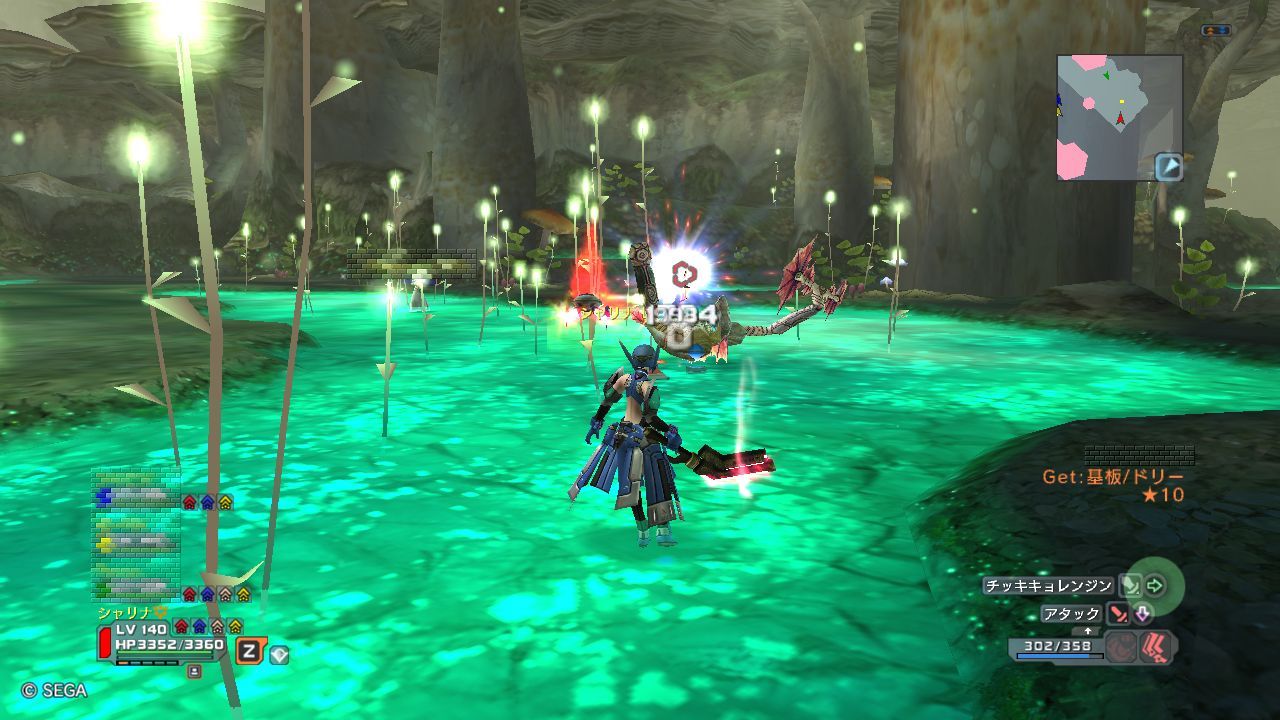
Task: Click the red sword attack icon
Action: click(x=1117, y=614)
